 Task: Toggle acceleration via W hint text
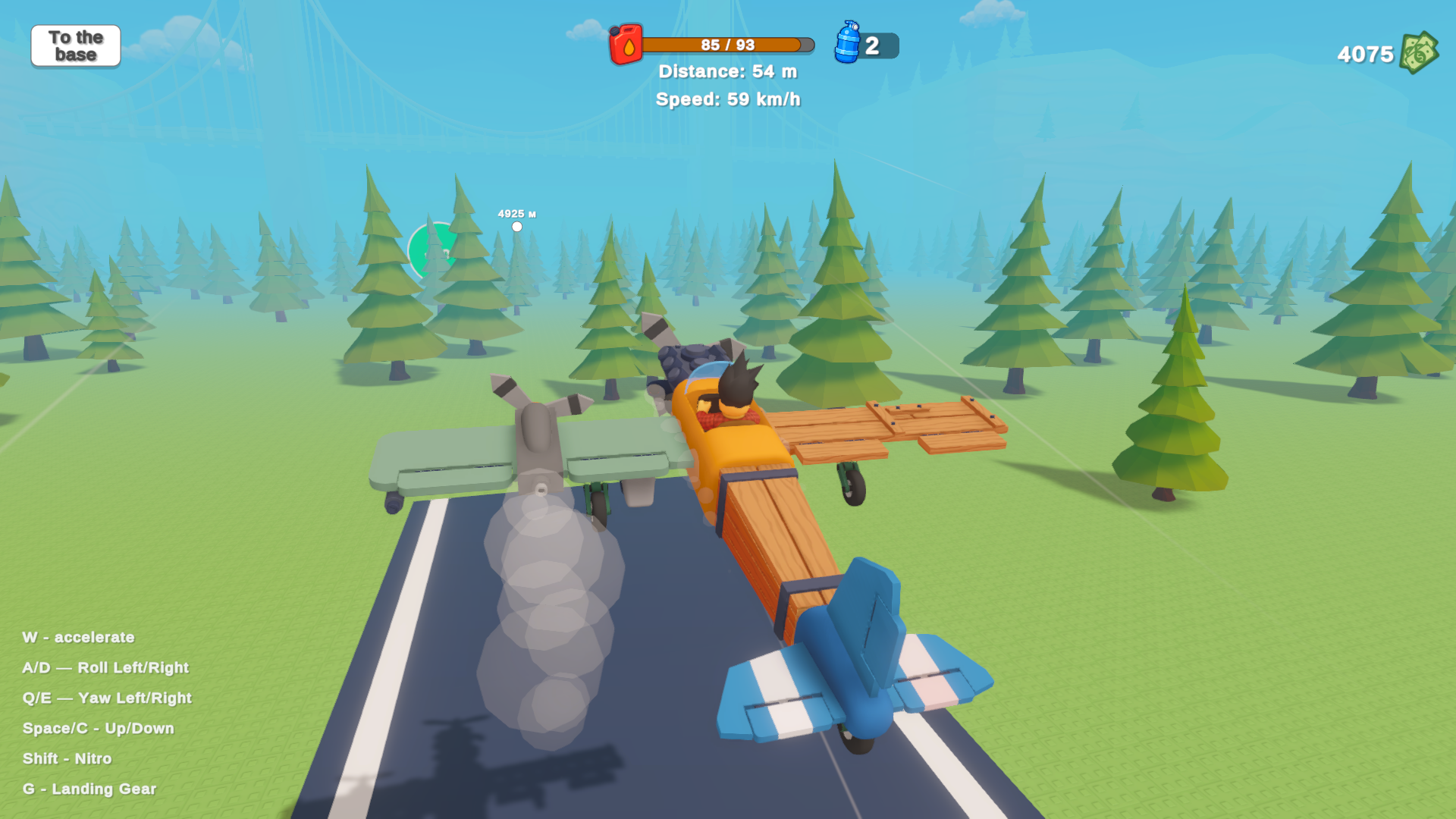(x=79, y=638)
